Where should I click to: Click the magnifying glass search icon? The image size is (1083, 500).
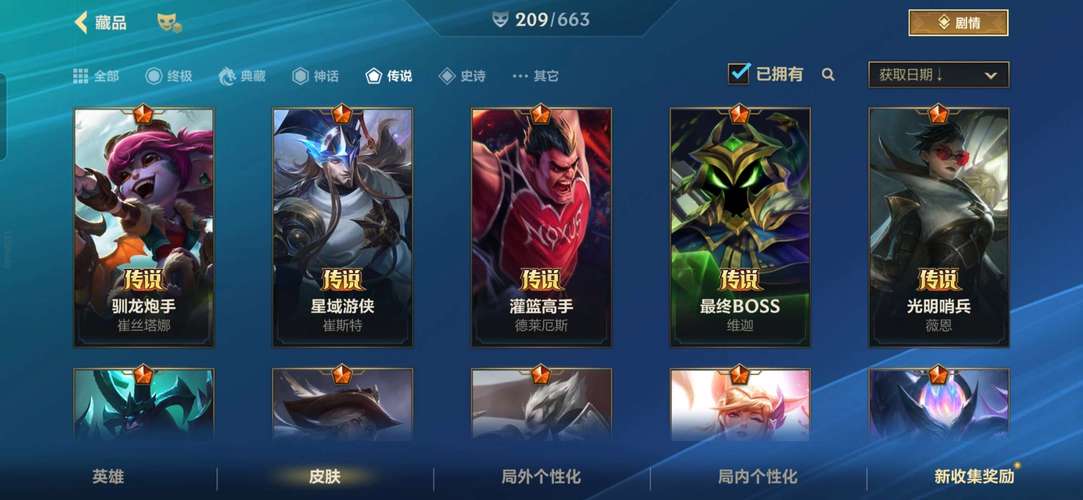pos(828,74)
